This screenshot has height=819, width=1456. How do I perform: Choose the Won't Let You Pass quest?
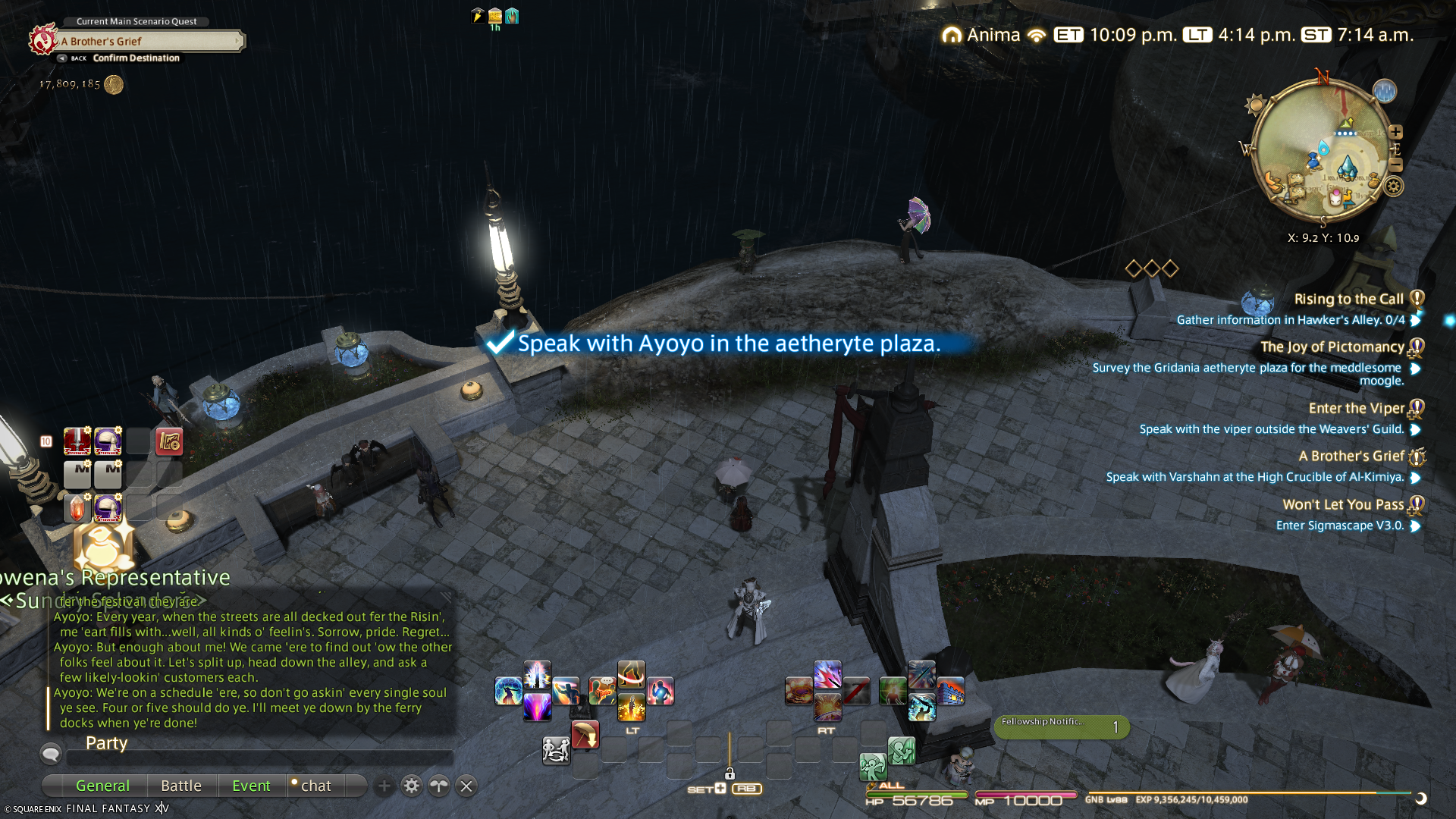(1342, 504)
